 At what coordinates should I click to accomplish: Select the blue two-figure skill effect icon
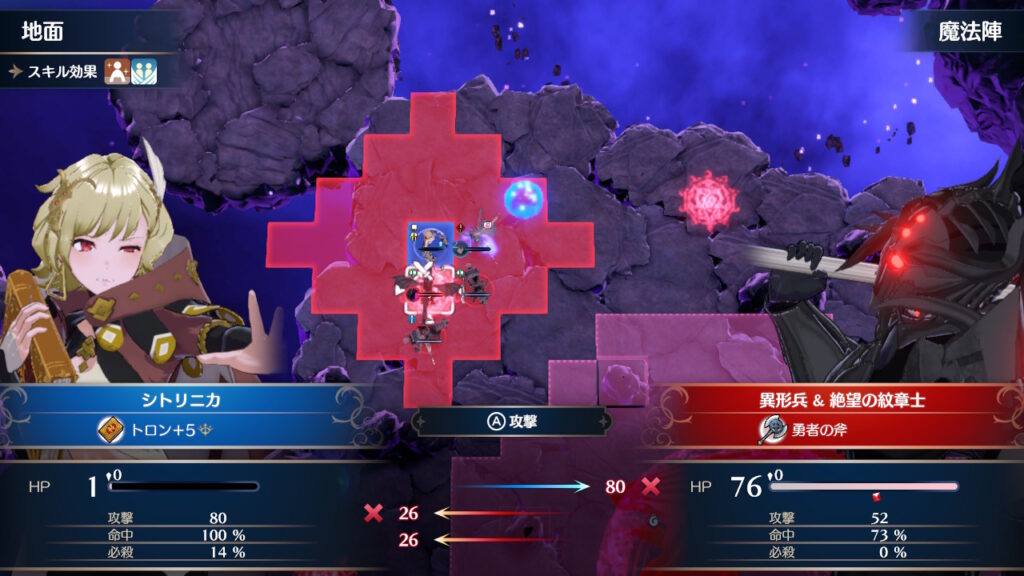[144, 72]
